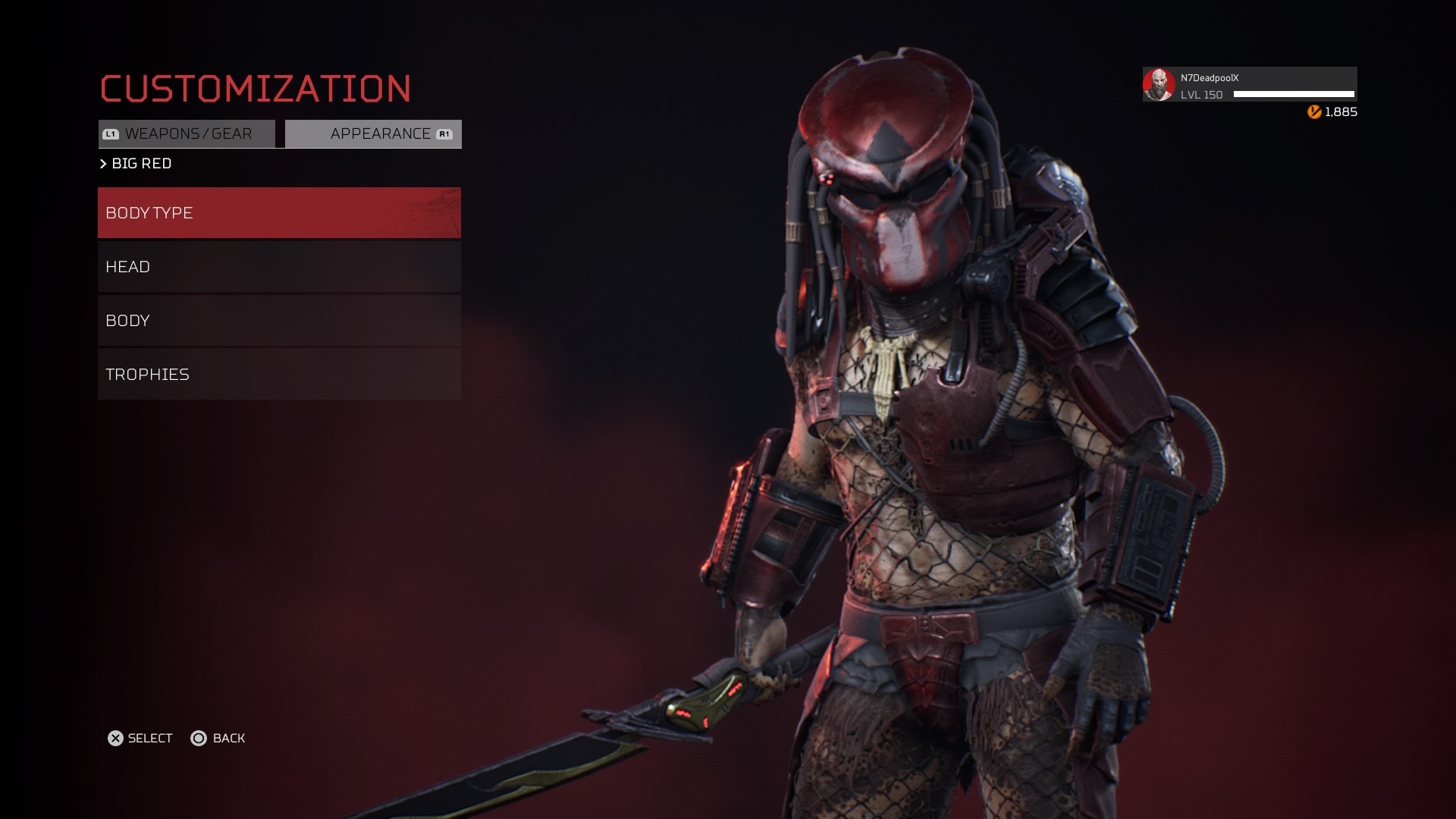Switch to the Weapons / Gear tab
Screen dimensions: 1456x819
click(187, 134)
